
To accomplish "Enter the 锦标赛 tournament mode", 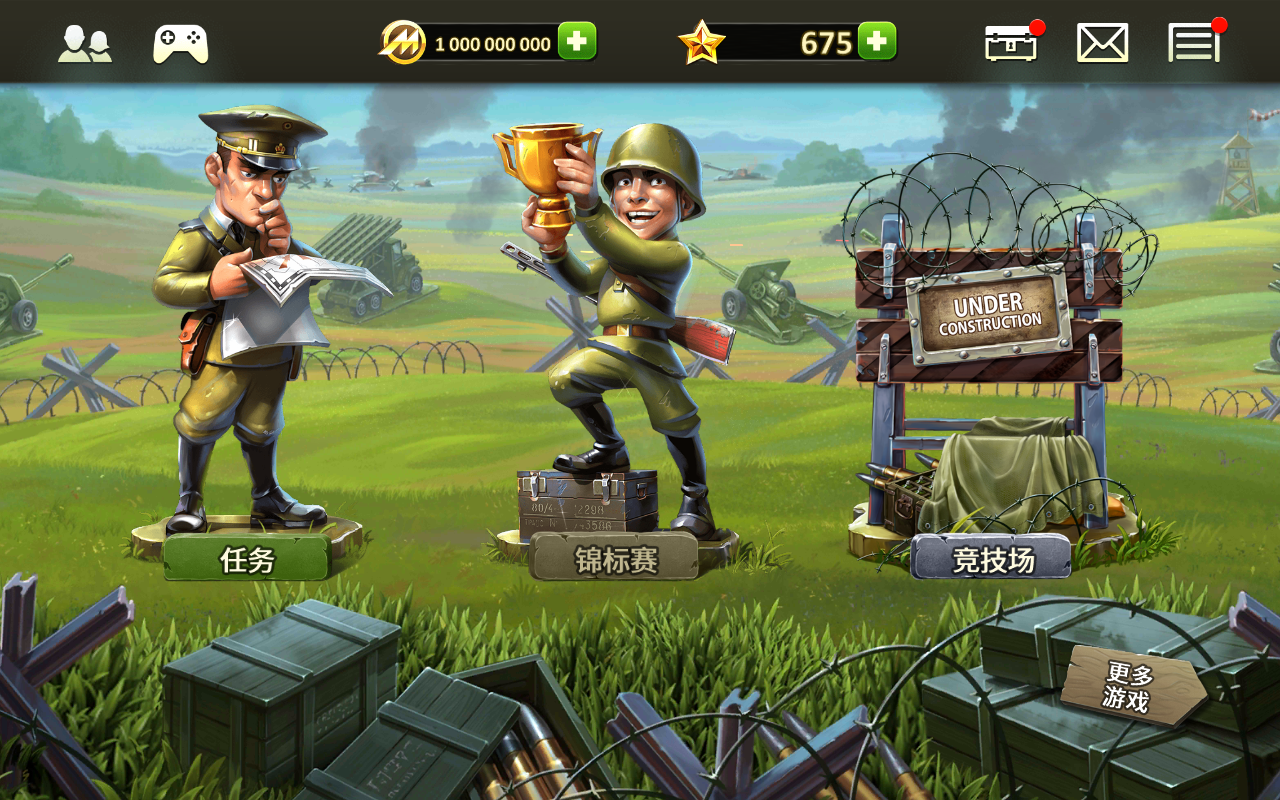I will (615, 559).
